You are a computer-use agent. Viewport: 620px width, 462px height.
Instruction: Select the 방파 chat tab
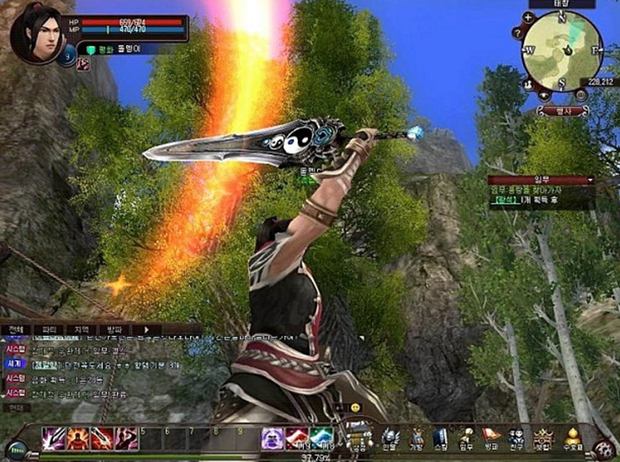[x=115, y=329]
